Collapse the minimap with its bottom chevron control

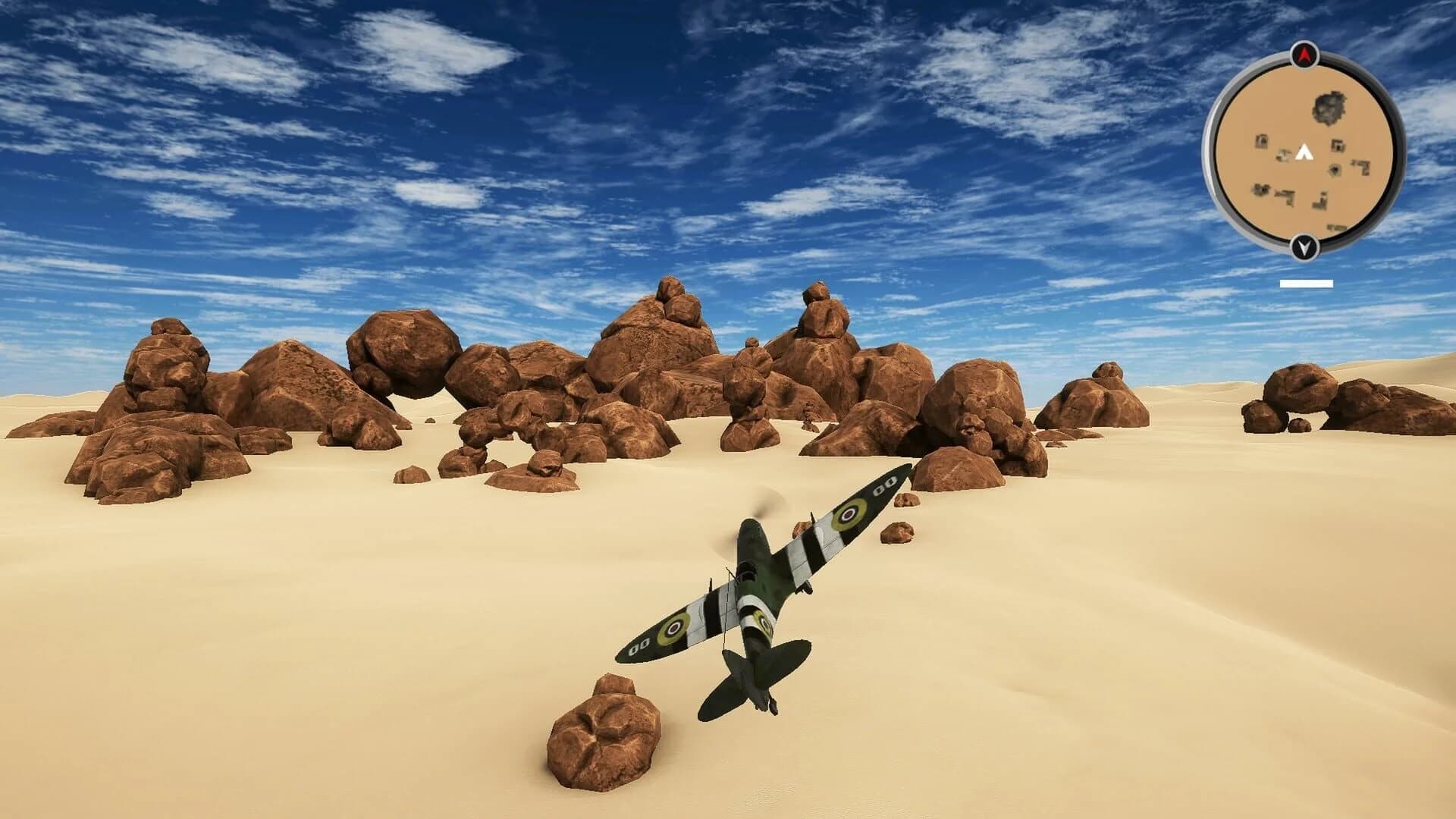(1304, 246)
